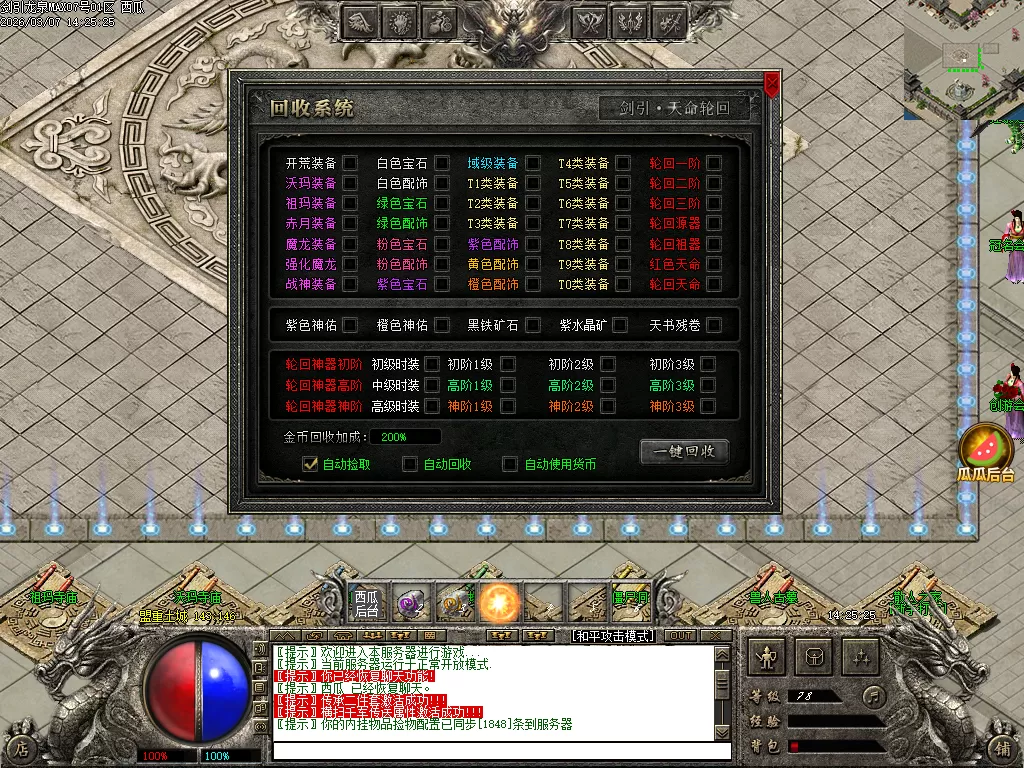The image size is (1024, 768).
Task: Select the 白色宝石 white gem checkbox
Action: (441, 163)
